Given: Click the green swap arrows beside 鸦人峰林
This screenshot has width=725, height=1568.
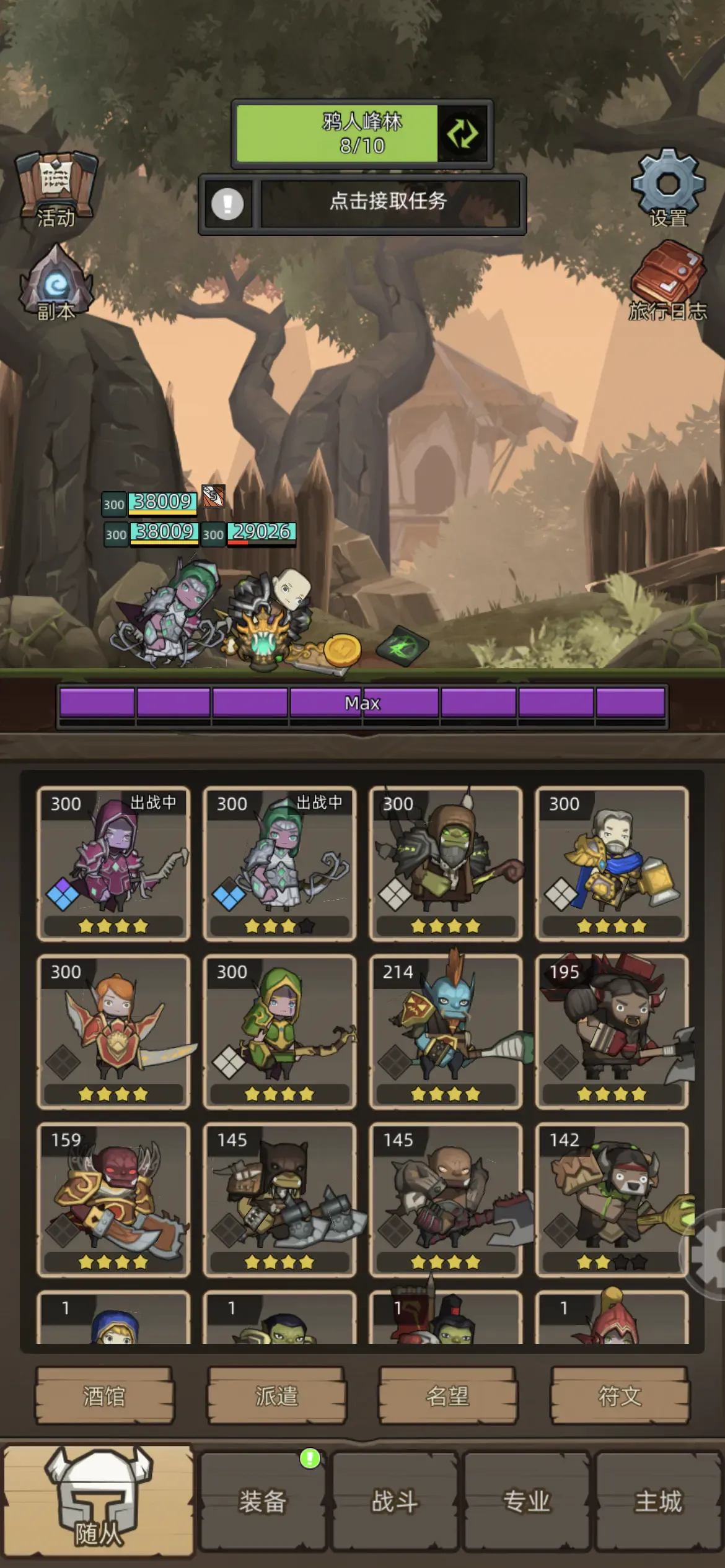Looking at the screenshot, I should (462, 134).
